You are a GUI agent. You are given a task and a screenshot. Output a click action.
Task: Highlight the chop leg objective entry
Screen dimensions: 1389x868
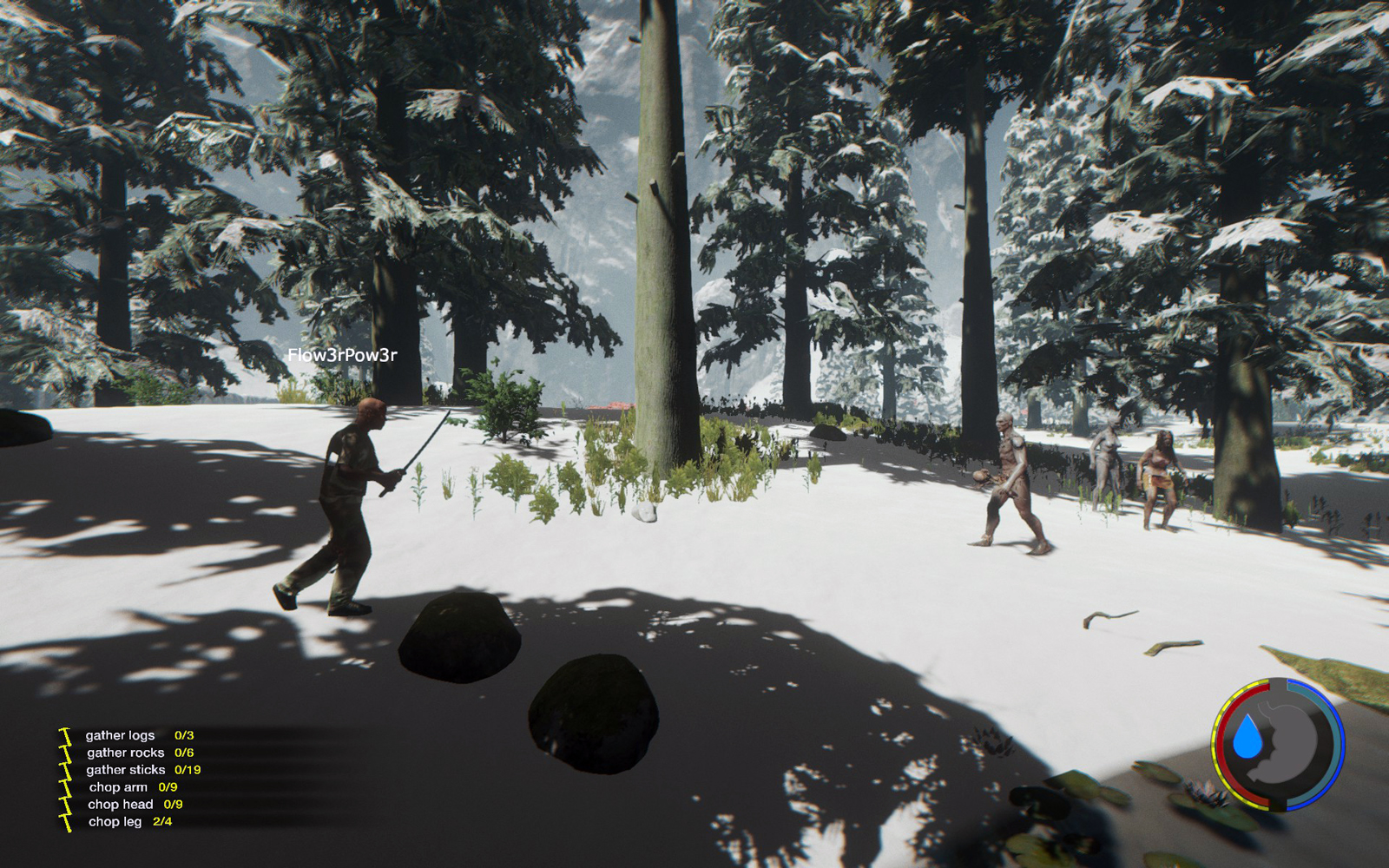[115, 822]
